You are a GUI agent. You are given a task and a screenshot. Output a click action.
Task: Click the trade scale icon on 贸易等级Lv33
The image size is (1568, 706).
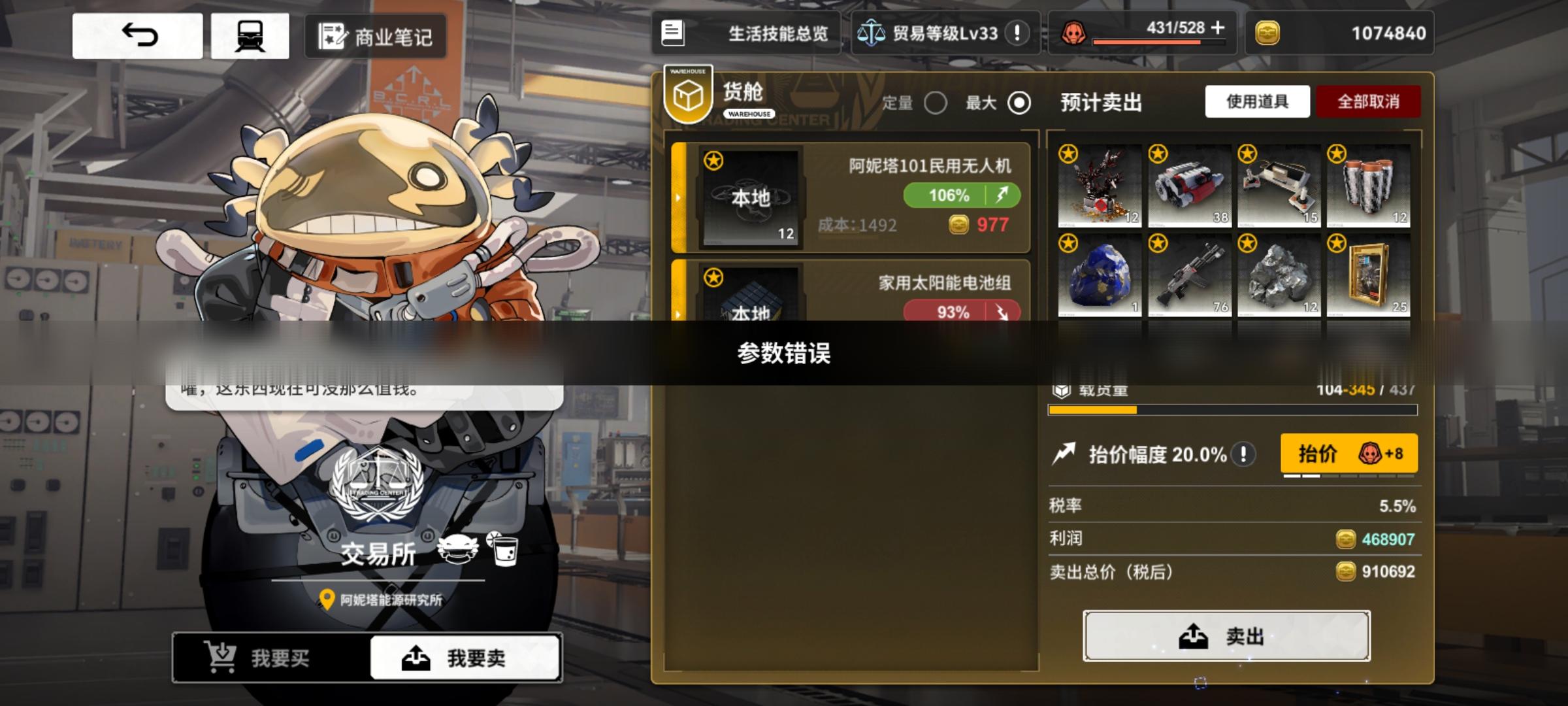click(x=872, y=33)
